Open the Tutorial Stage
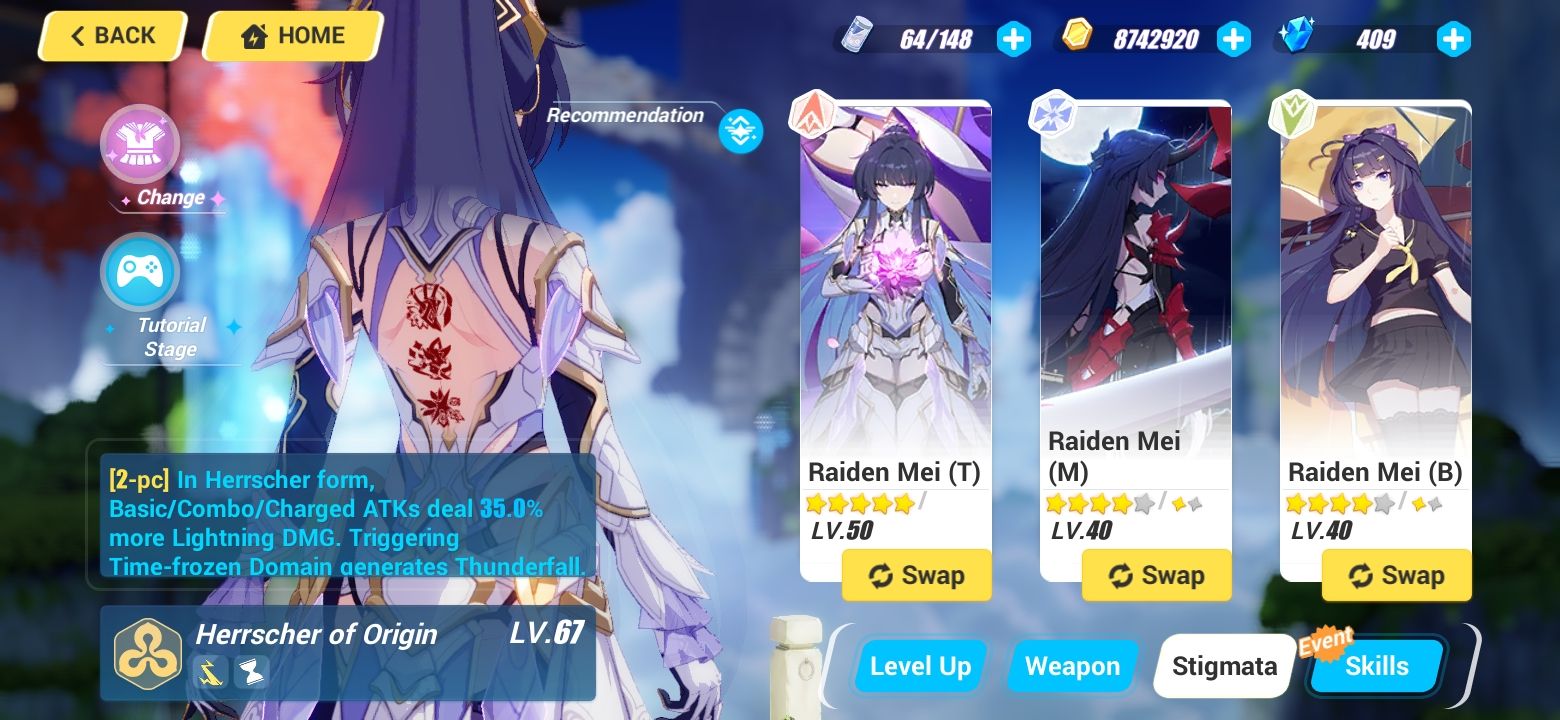 pos(140,271)
